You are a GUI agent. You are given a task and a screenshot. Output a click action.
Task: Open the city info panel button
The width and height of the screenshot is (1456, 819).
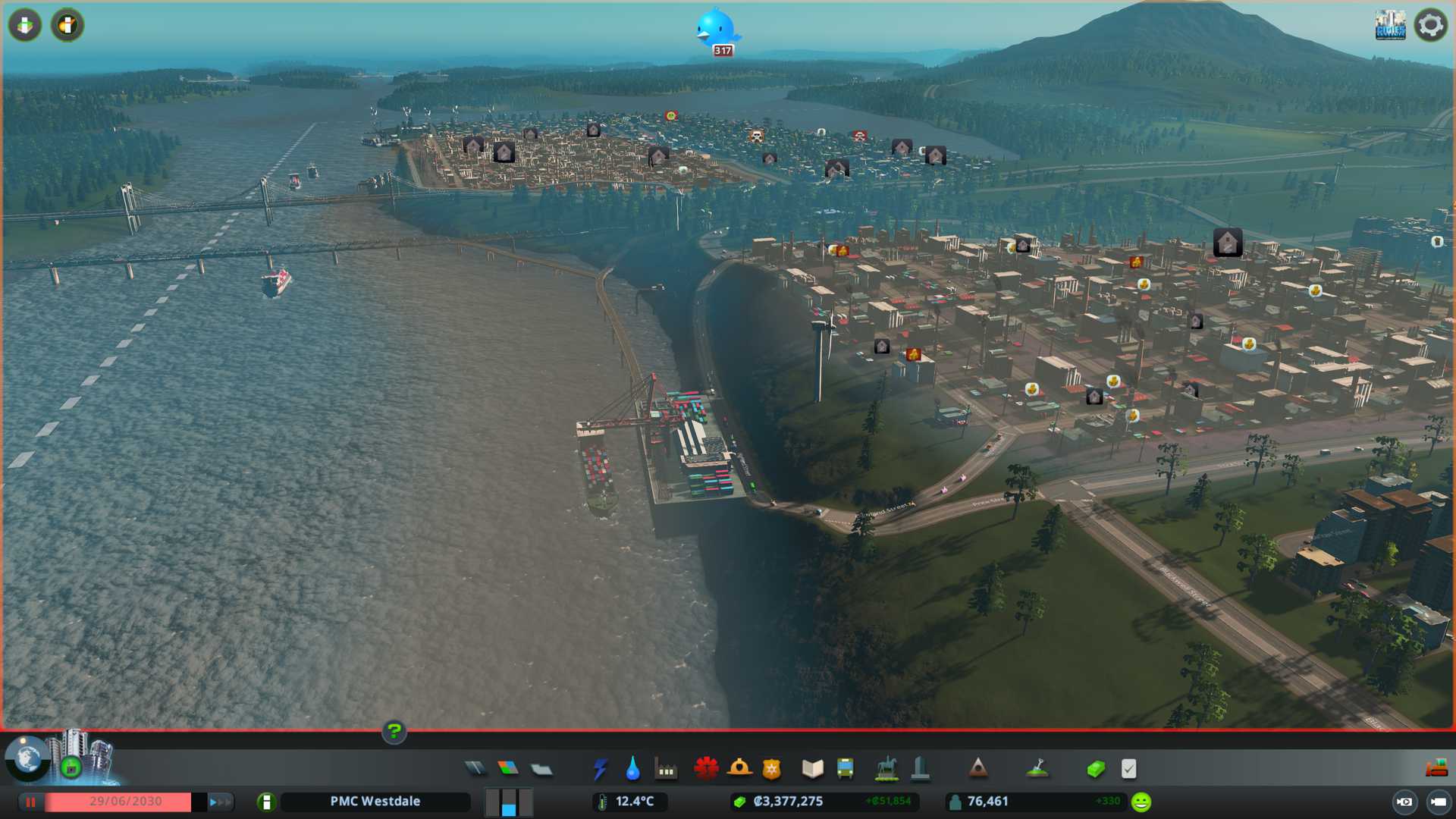click(x=266, y=802)
